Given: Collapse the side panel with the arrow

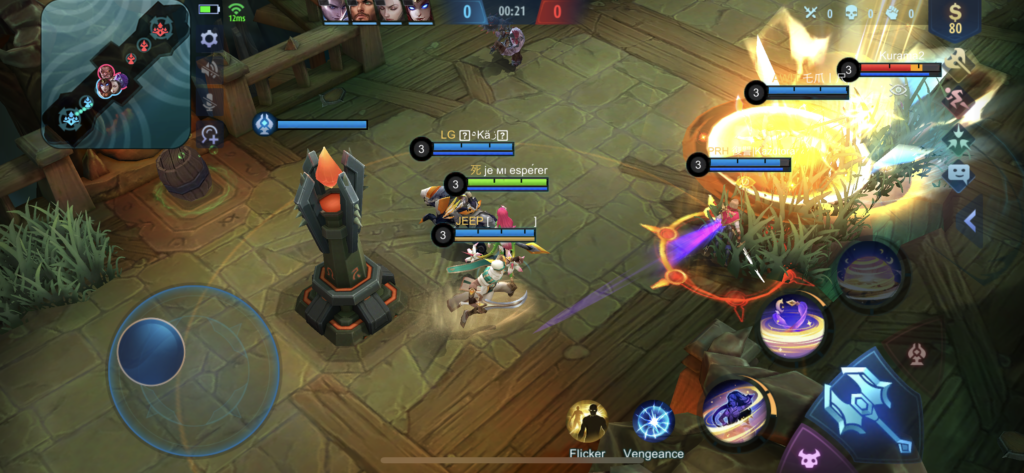Looking at the screenshot, I should (969, 221).
